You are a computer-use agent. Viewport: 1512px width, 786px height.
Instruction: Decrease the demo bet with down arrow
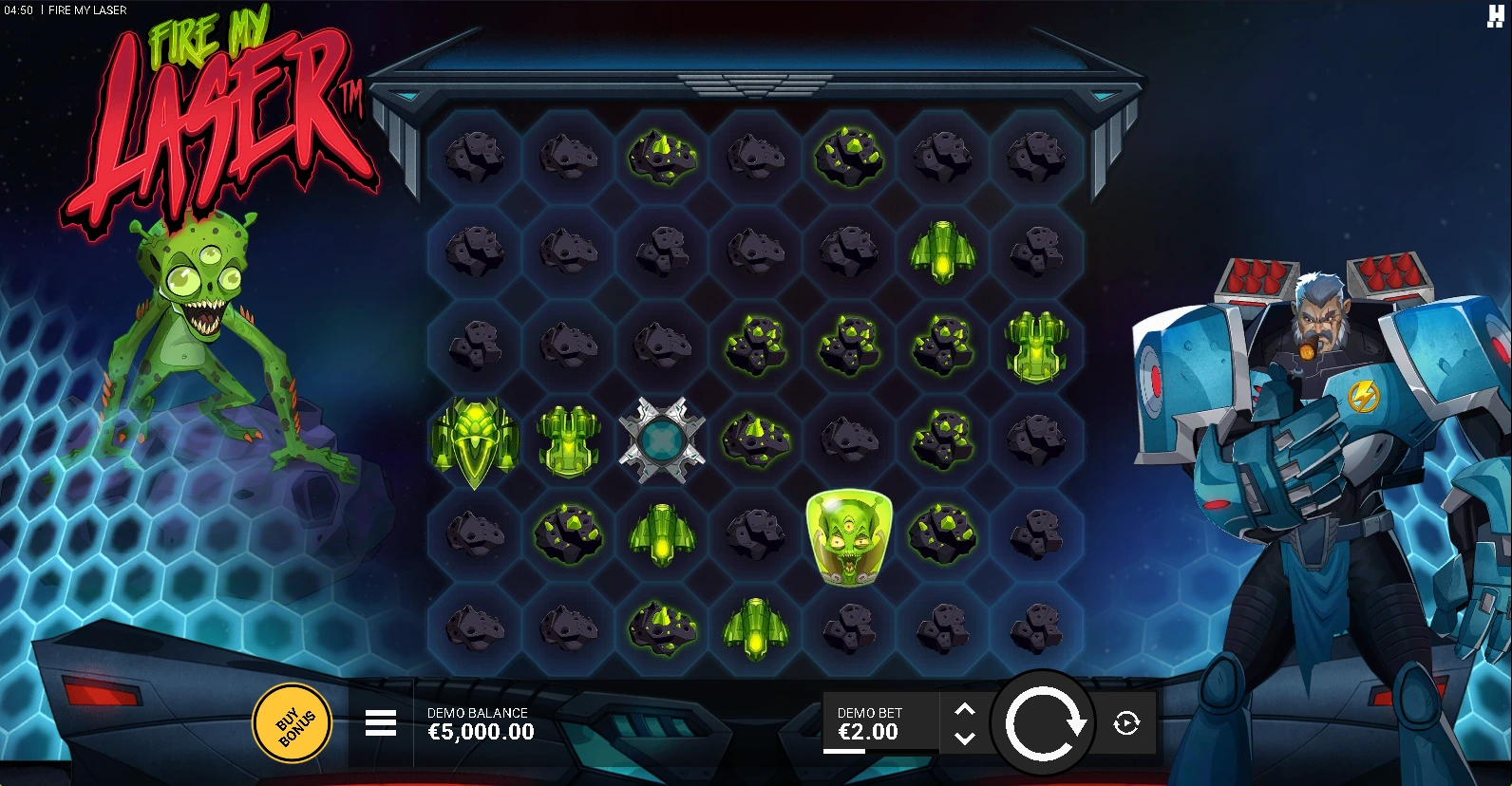(x=964, y=738)
